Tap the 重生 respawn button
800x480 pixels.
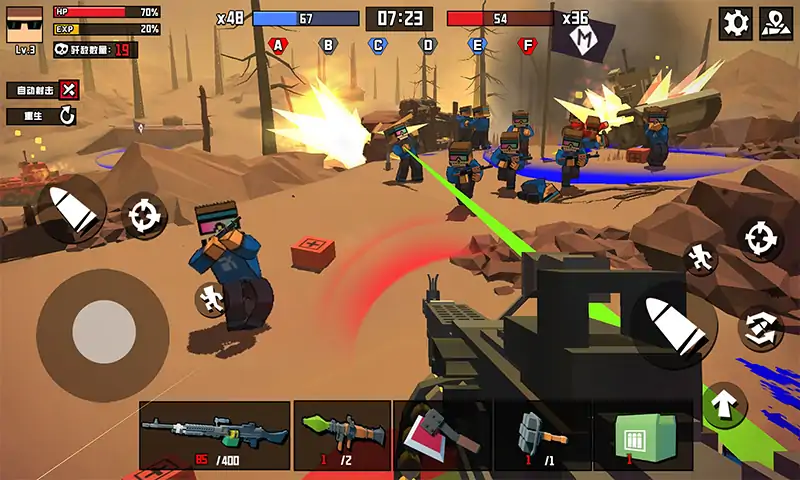[66, 116]
